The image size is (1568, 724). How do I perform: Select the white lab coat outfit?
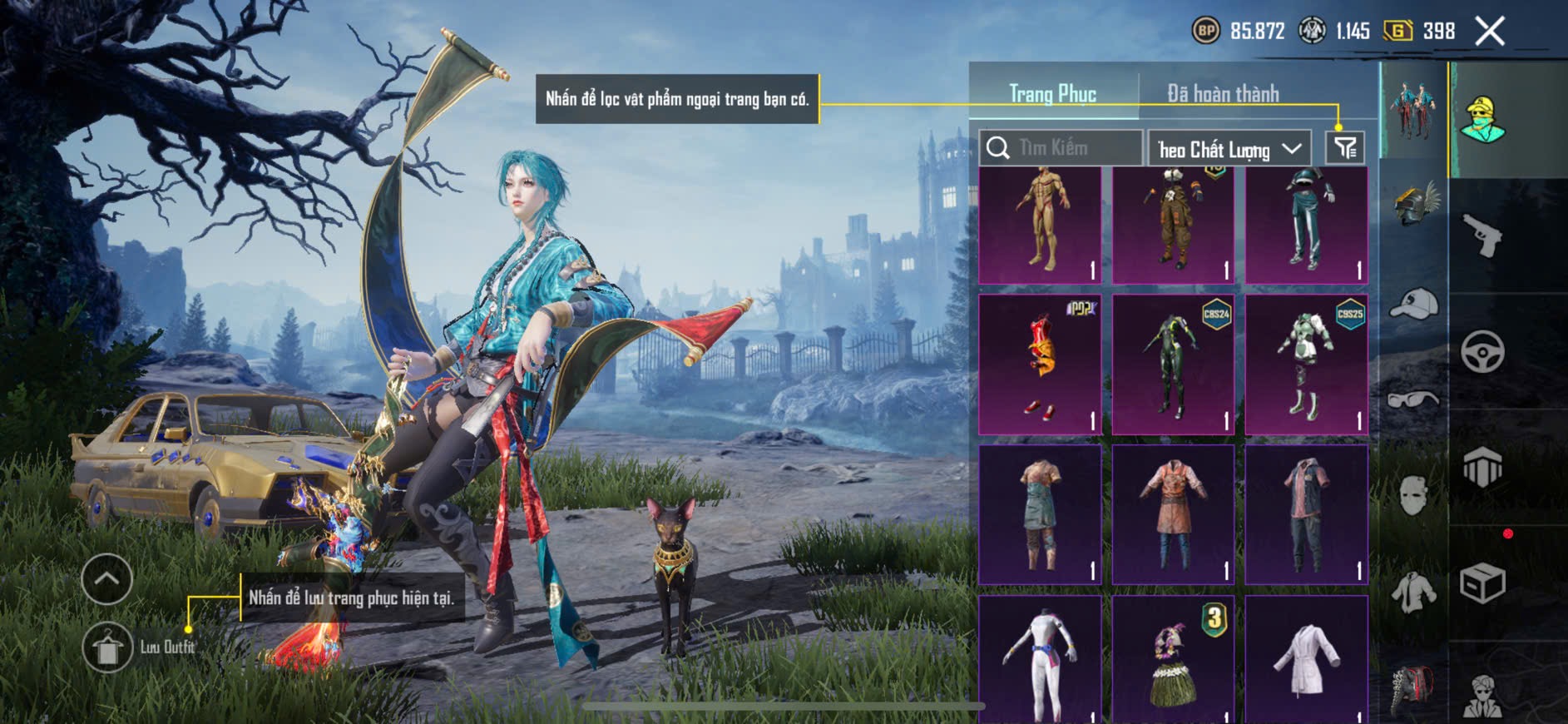[1306, 660]
